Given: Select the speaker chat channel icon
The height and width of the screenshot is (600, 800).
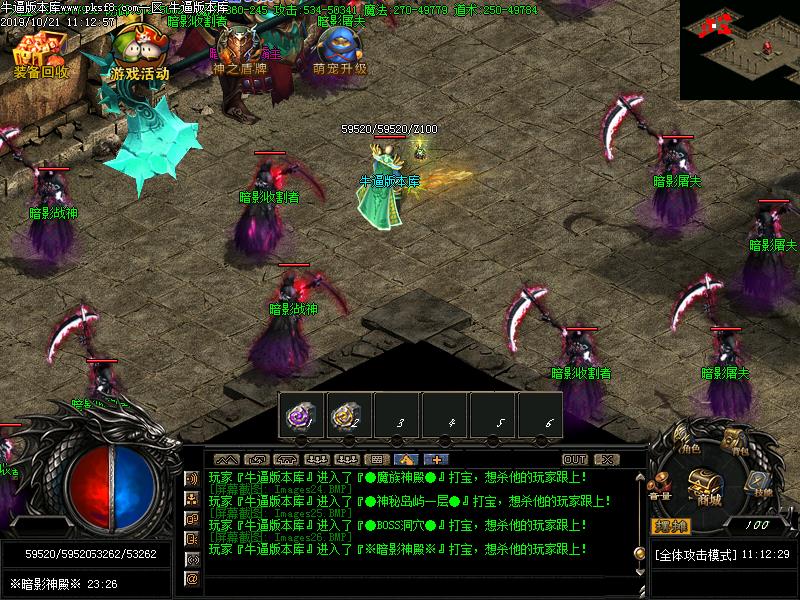Looking at the screenshot, I should 191,478.
